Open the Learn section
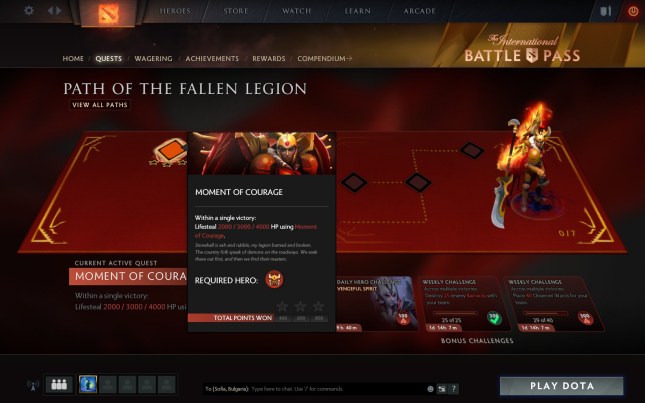The width and height of the screenshot is (645, 403). pos(358,11)
